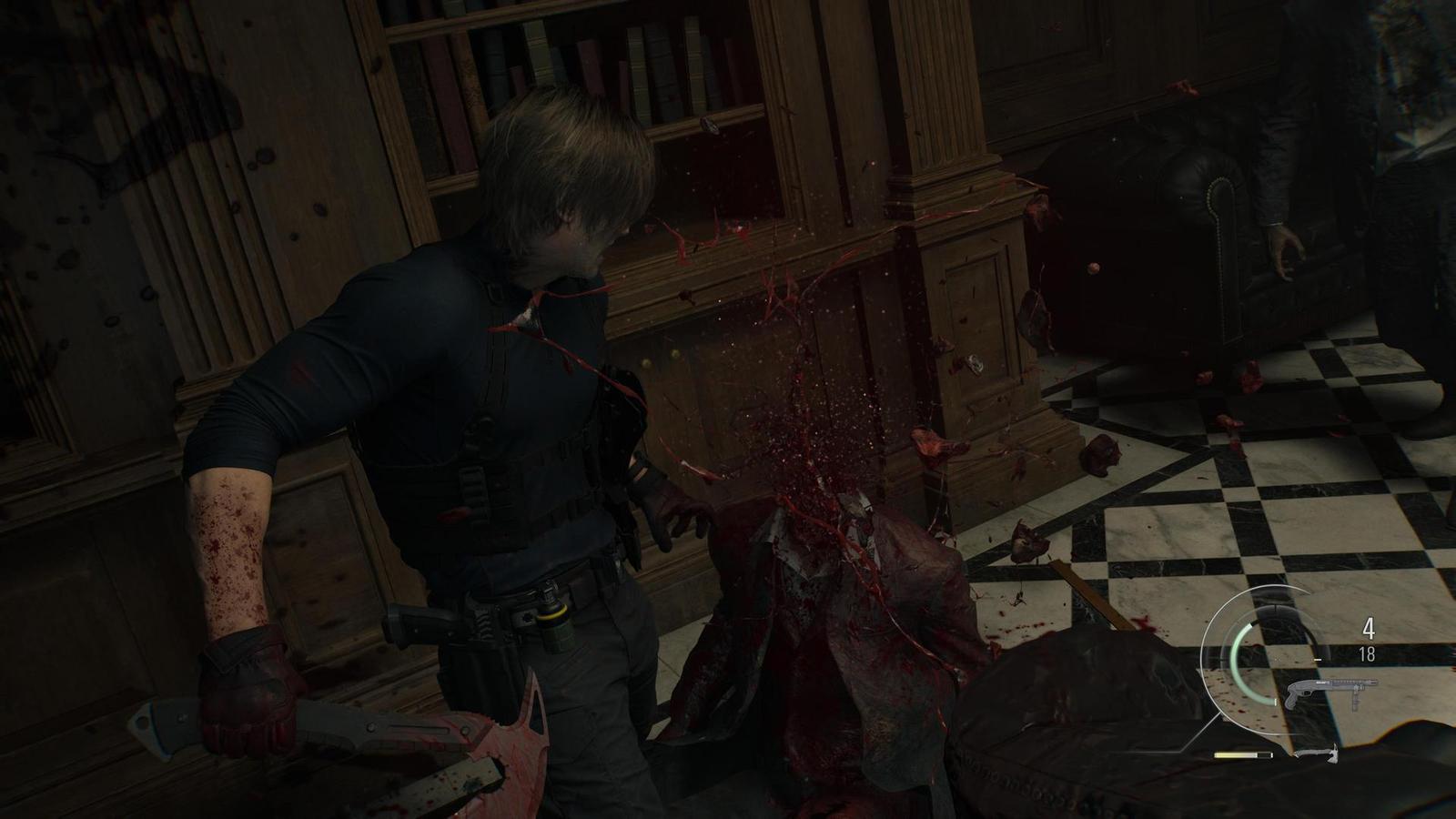Click the ammo counter HUD section
The width and height of the screenshot is (1456, 819).
click(x=1368, y=640)
